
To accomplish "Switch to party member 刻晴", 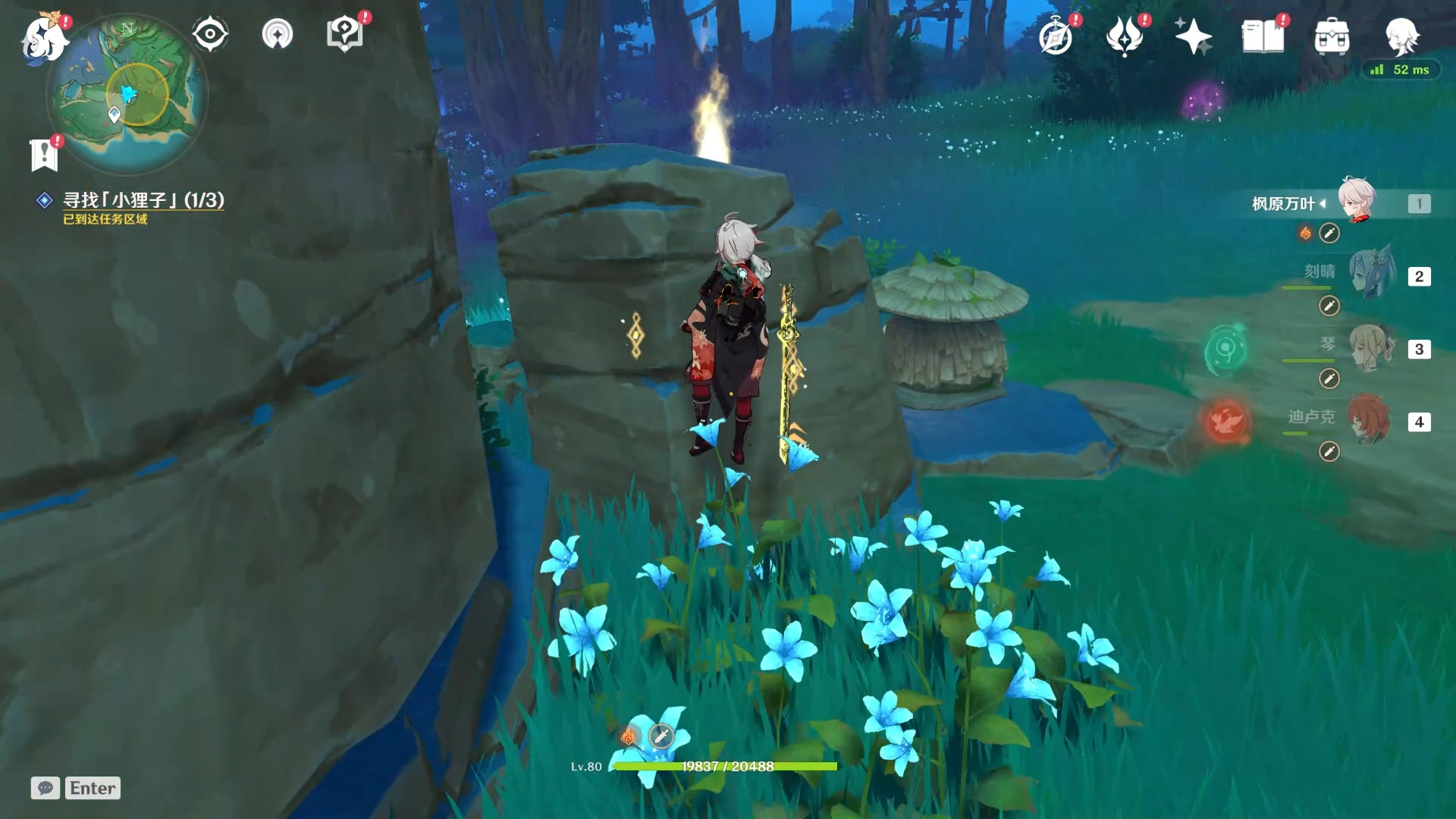I will pos(1371,273).
